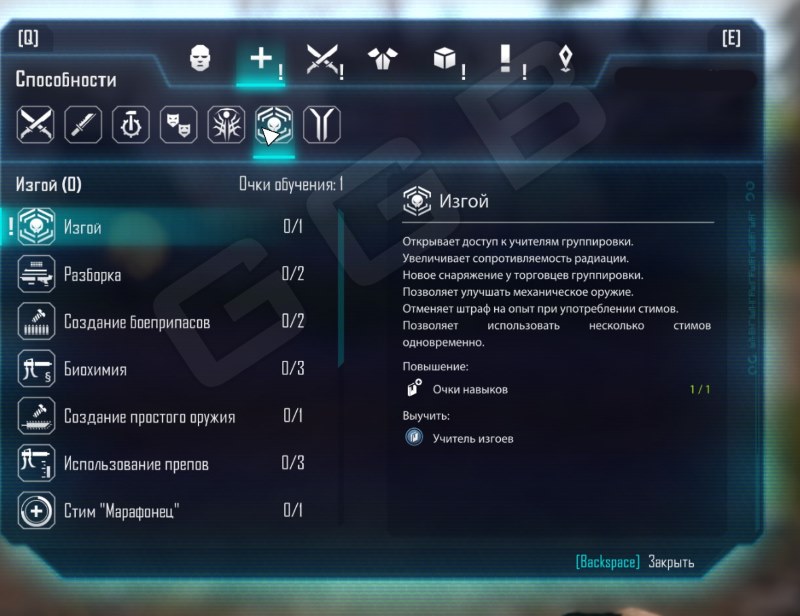The width and height of the screenshot is (800, 616).
Task: Choose the theater masks ability category
Action: point(178,125)
